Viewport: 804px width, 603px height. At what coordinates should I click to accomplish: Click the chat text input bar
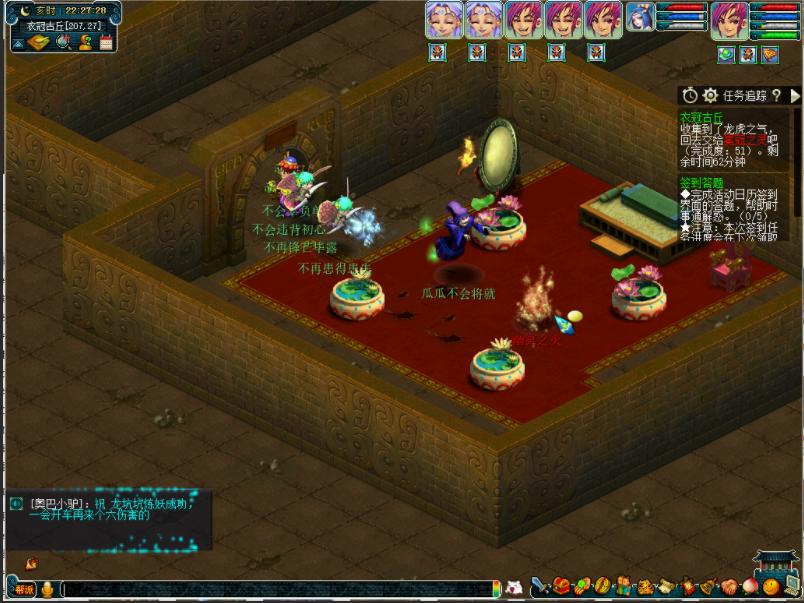pos(280,589)
